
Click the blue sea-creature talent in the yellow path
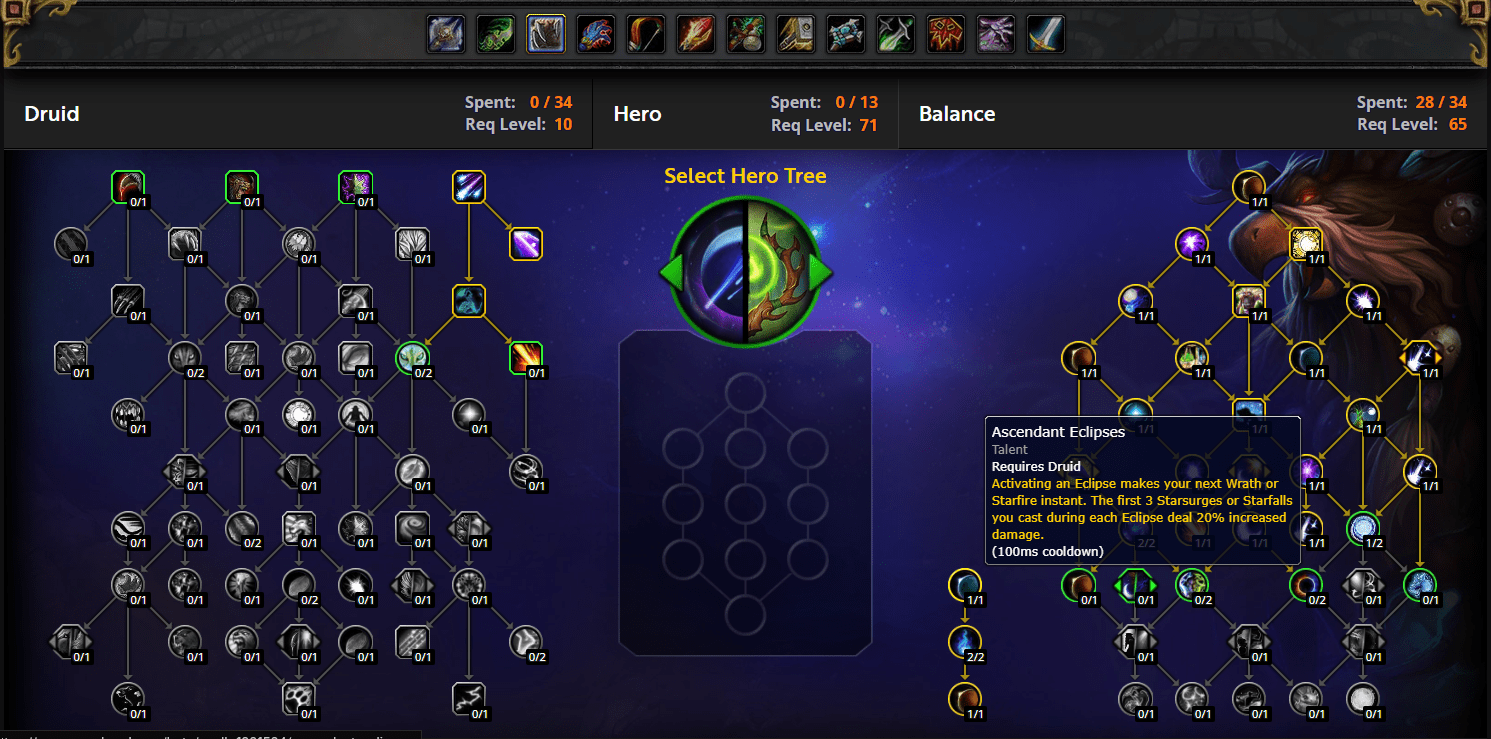coord(469,301)
